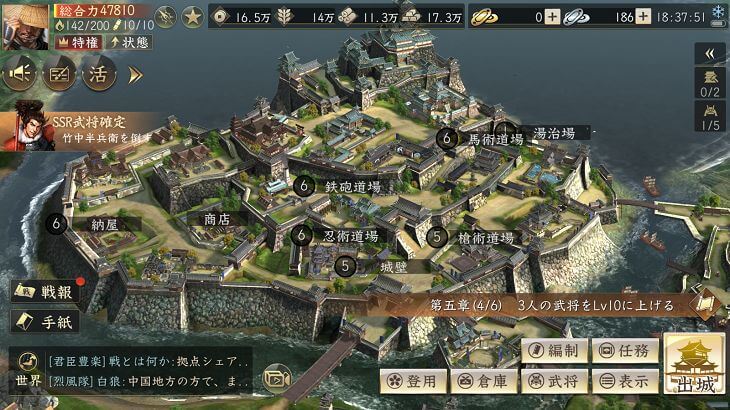Open the 戦報 battle reports
This screenshot has width=730, height=410.
[47, 292]
